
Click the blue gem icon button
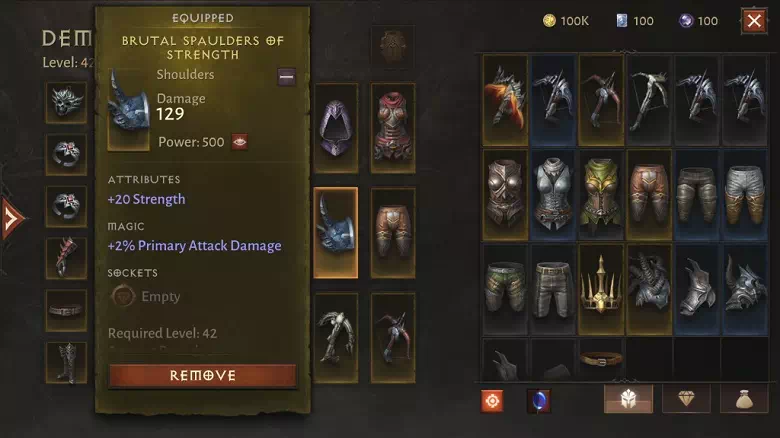pyautogui.click(x=539, y=400)
